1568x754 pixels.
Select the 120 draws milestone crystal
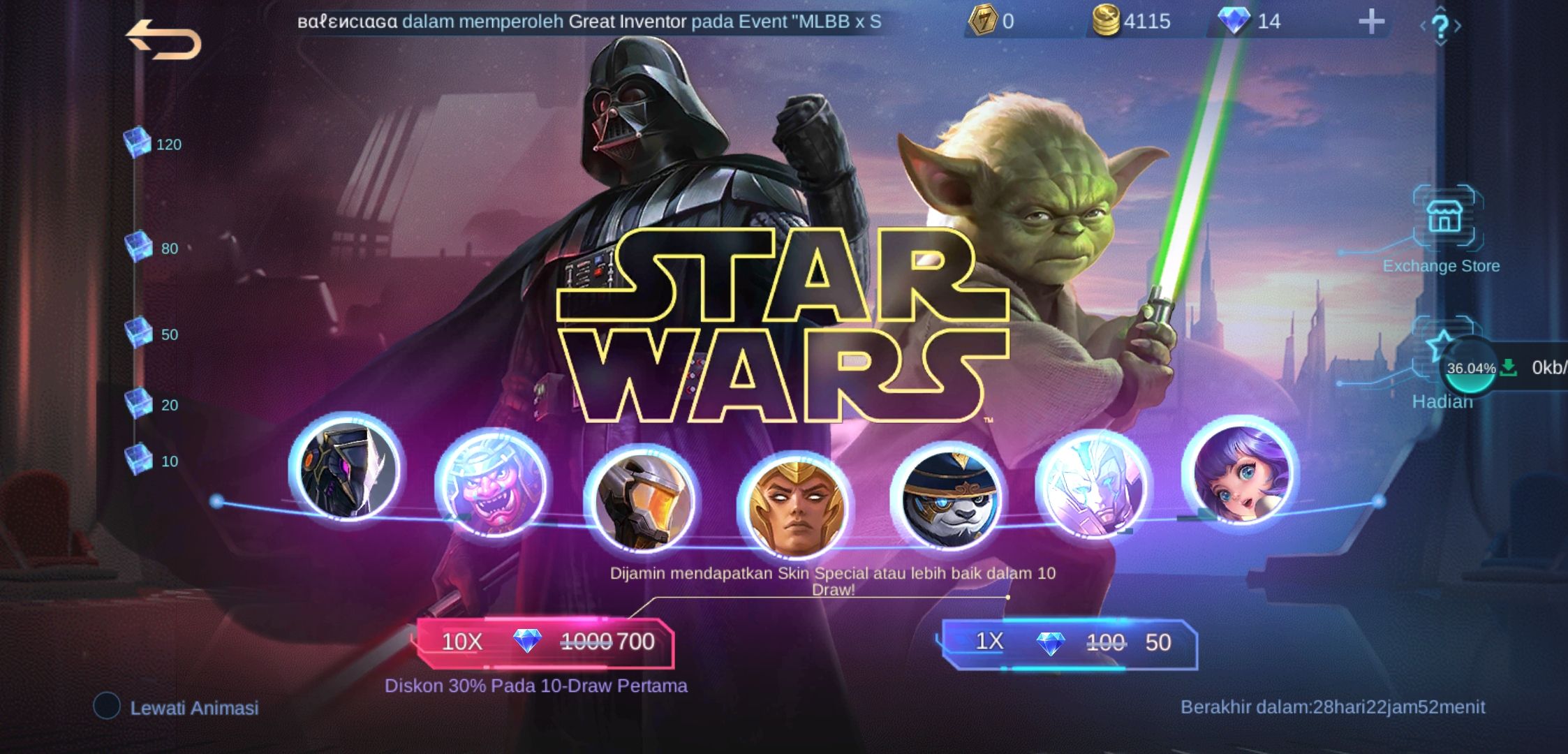click(x=138, y=143)
